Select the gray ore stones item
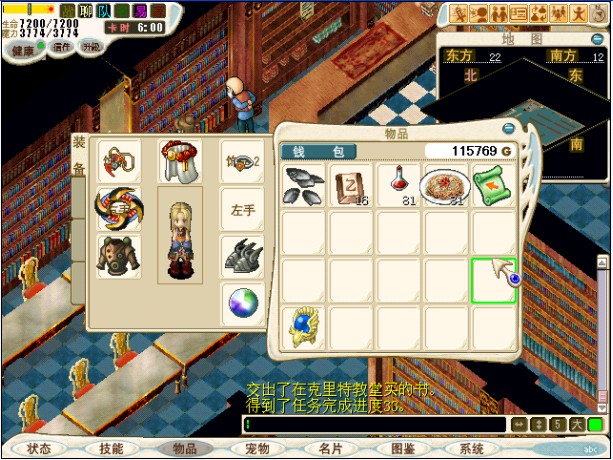 tap(303, 186)
